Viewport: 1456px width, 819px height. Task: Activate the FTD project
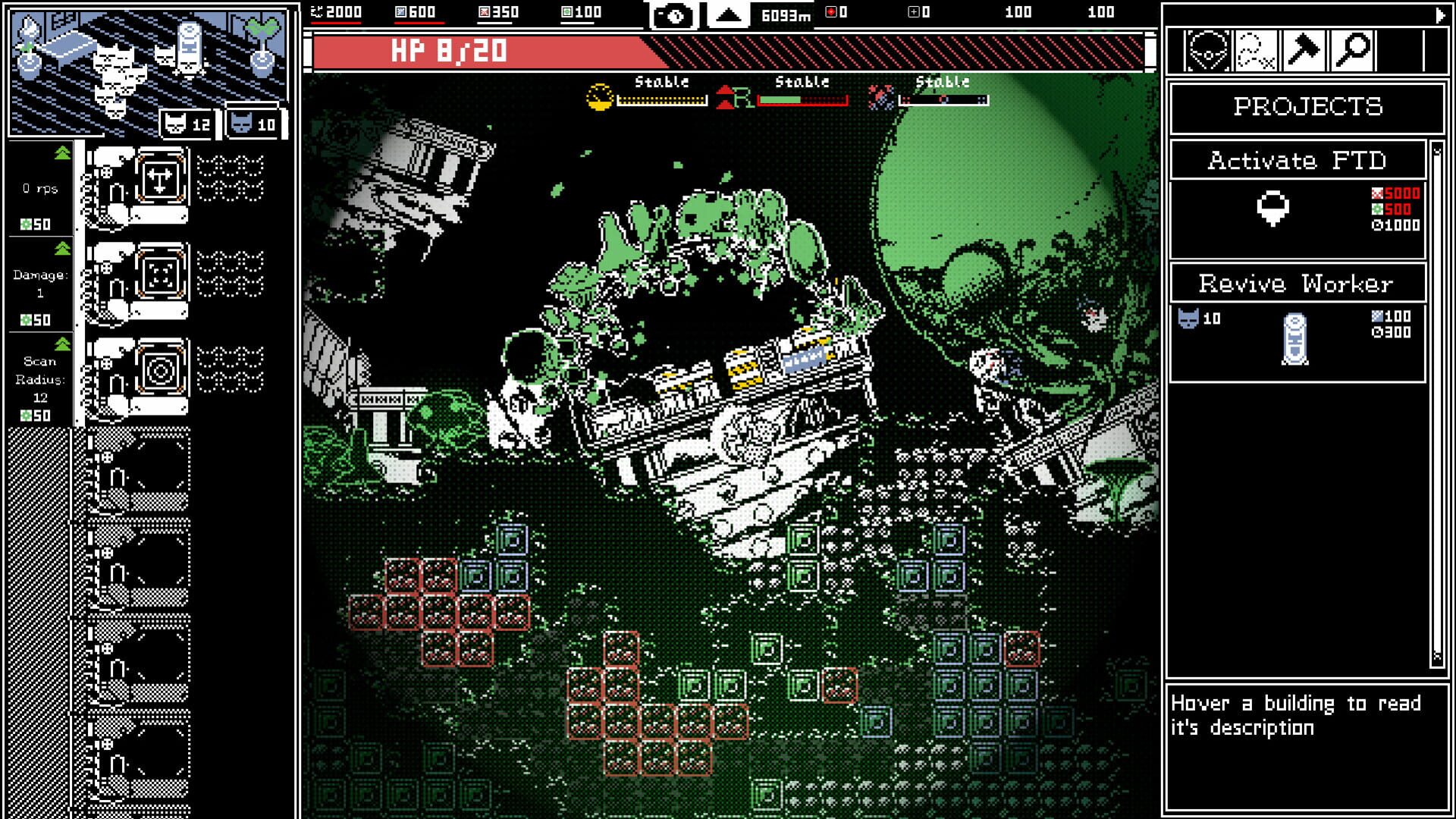[1297, 161]
